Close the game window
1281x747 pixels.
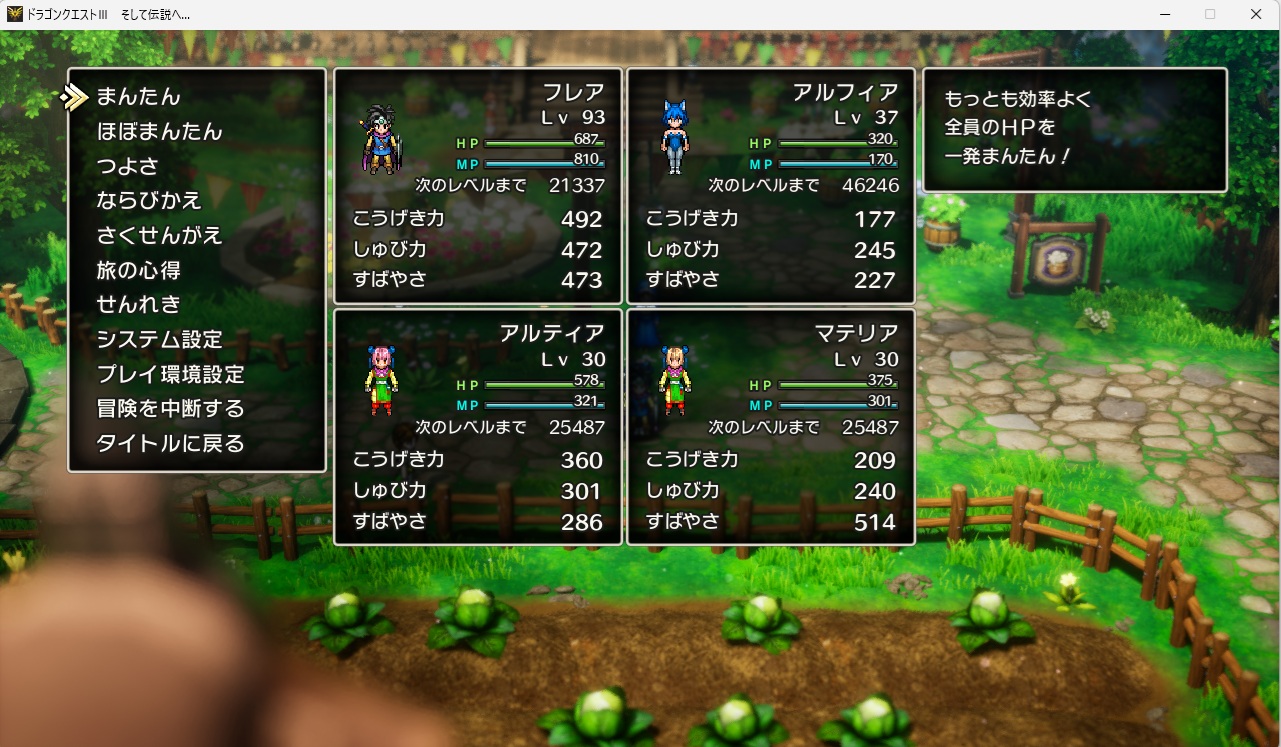coord(1256,14)
